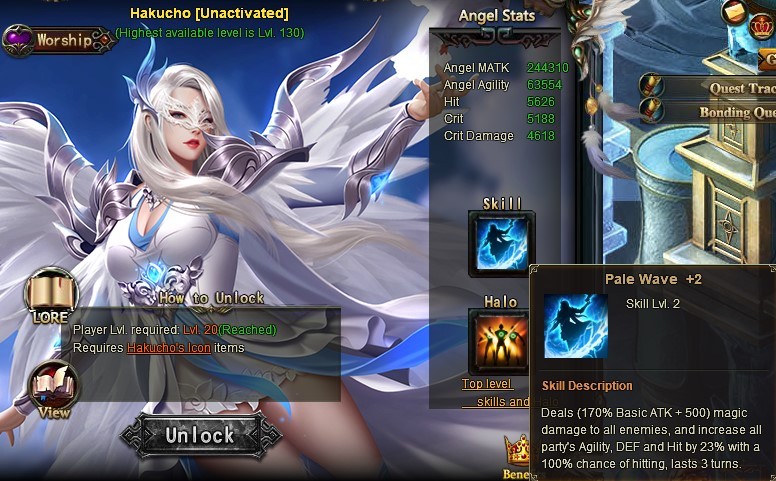Click the red crown icon
The width and height of the screenshot is (776, 481).
click(x=763, y=27)
